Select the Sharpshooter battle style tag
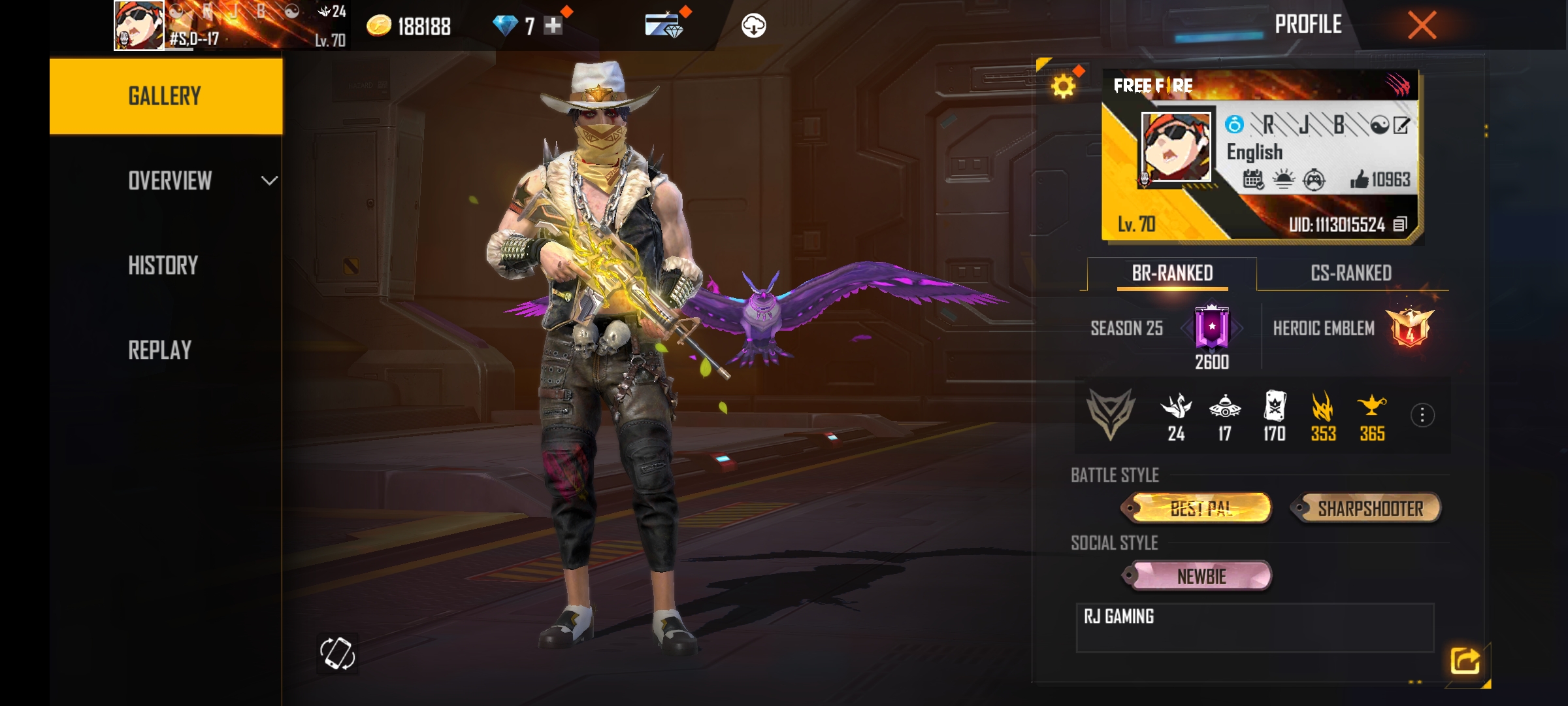The height and width of the screenshot is (706, 1568). (x=1369, y=509)
